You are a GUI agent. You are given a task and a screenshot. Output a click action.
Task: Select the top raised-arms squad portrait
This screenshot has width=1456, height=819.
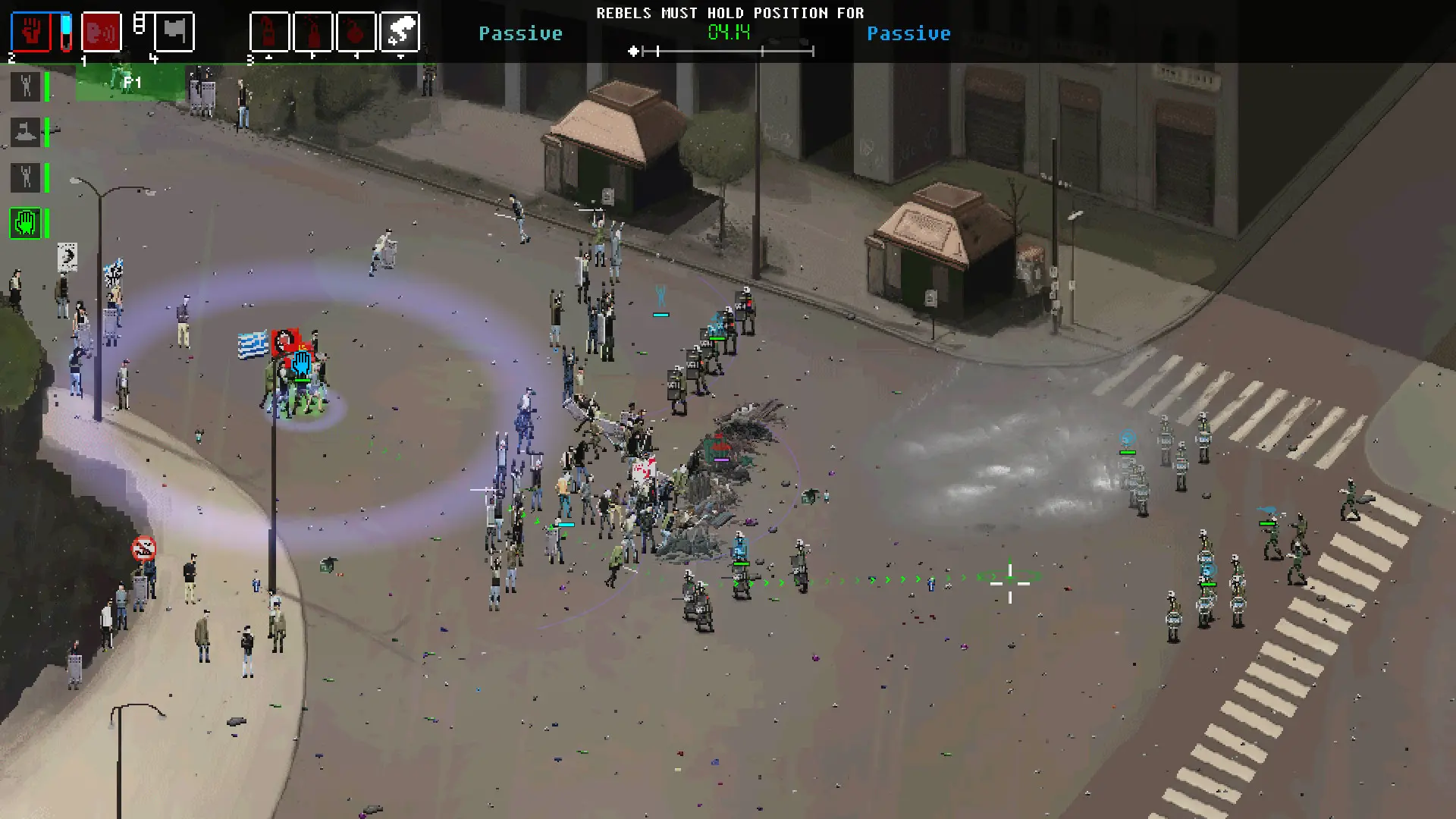pos(27,86)
